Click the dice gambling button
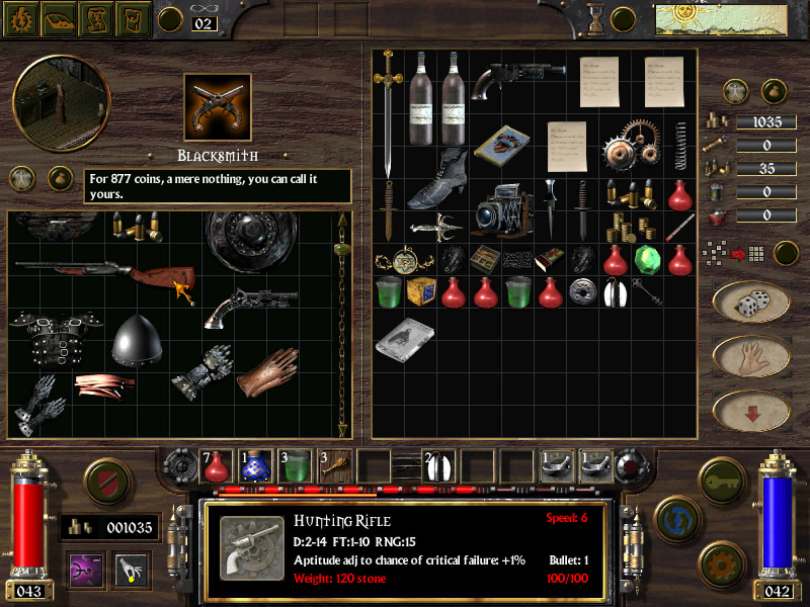The width and height of the screenshot is (810, 607). 749,301
